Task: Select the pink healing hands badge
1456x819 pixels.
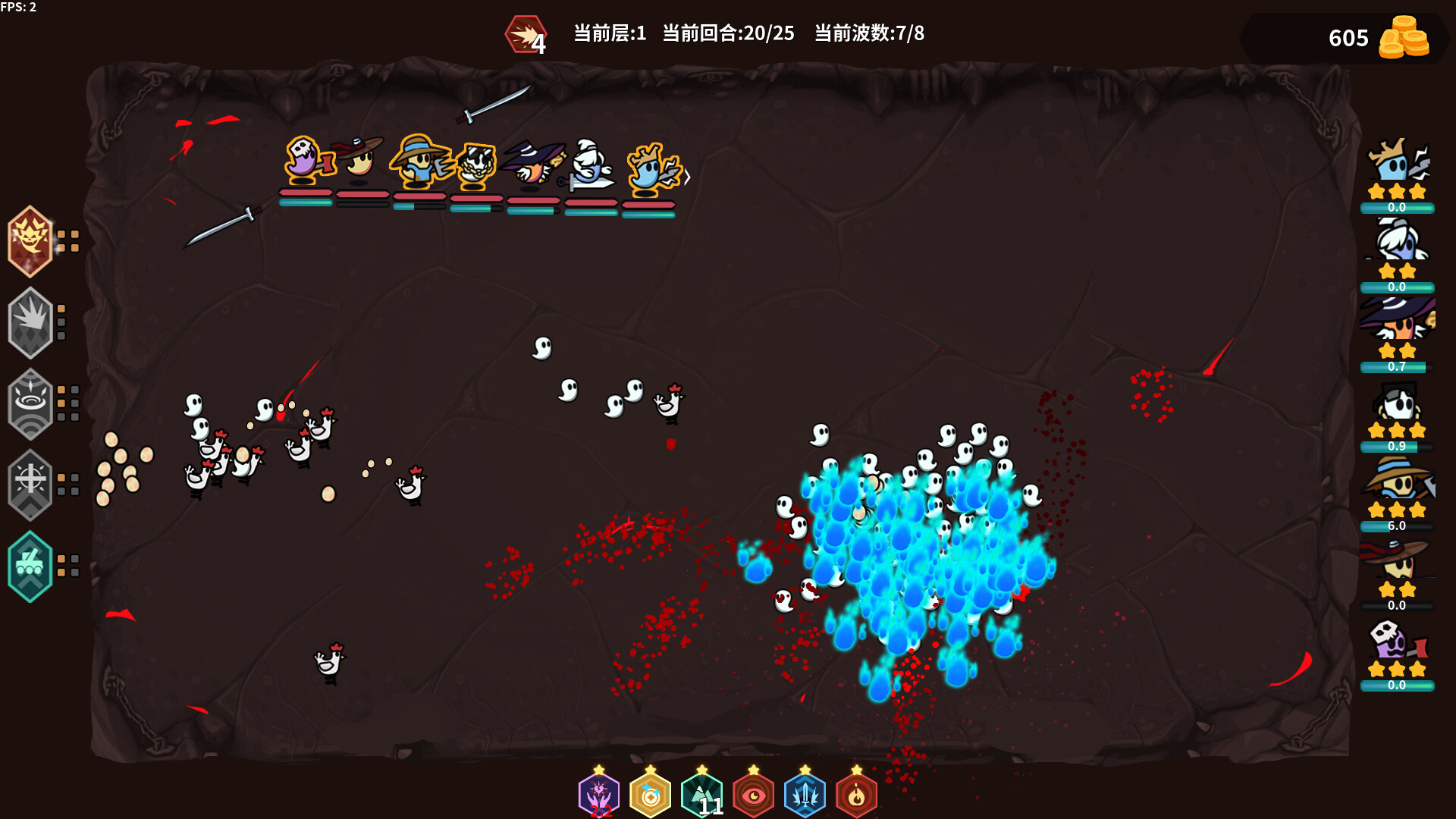Action: 598,795
